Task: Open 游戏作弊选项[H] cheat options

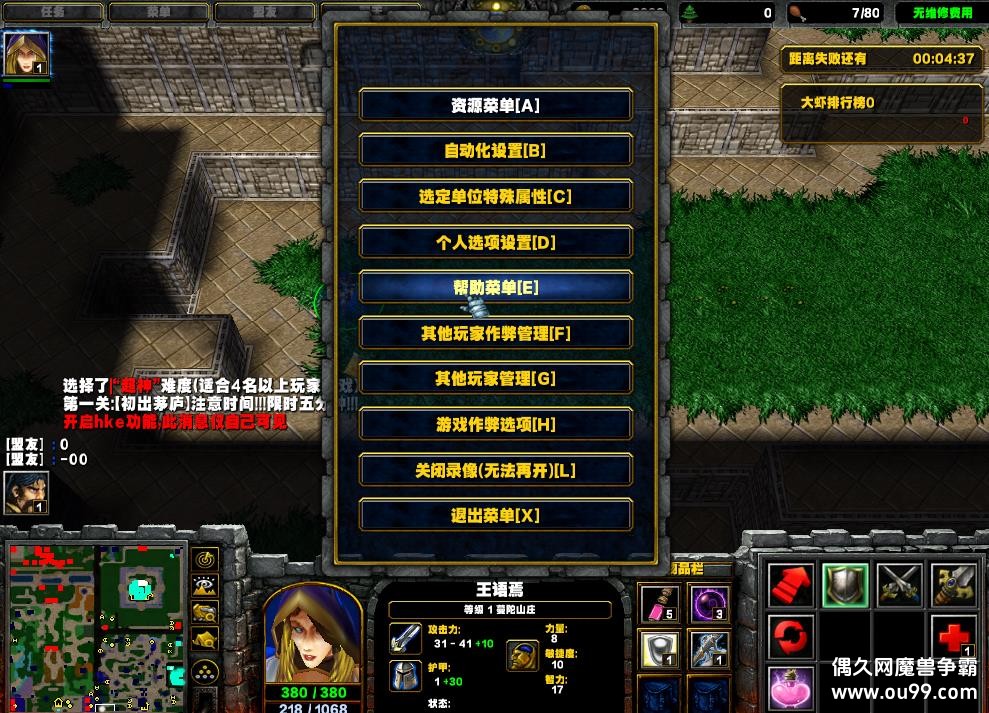Action: 495,425
